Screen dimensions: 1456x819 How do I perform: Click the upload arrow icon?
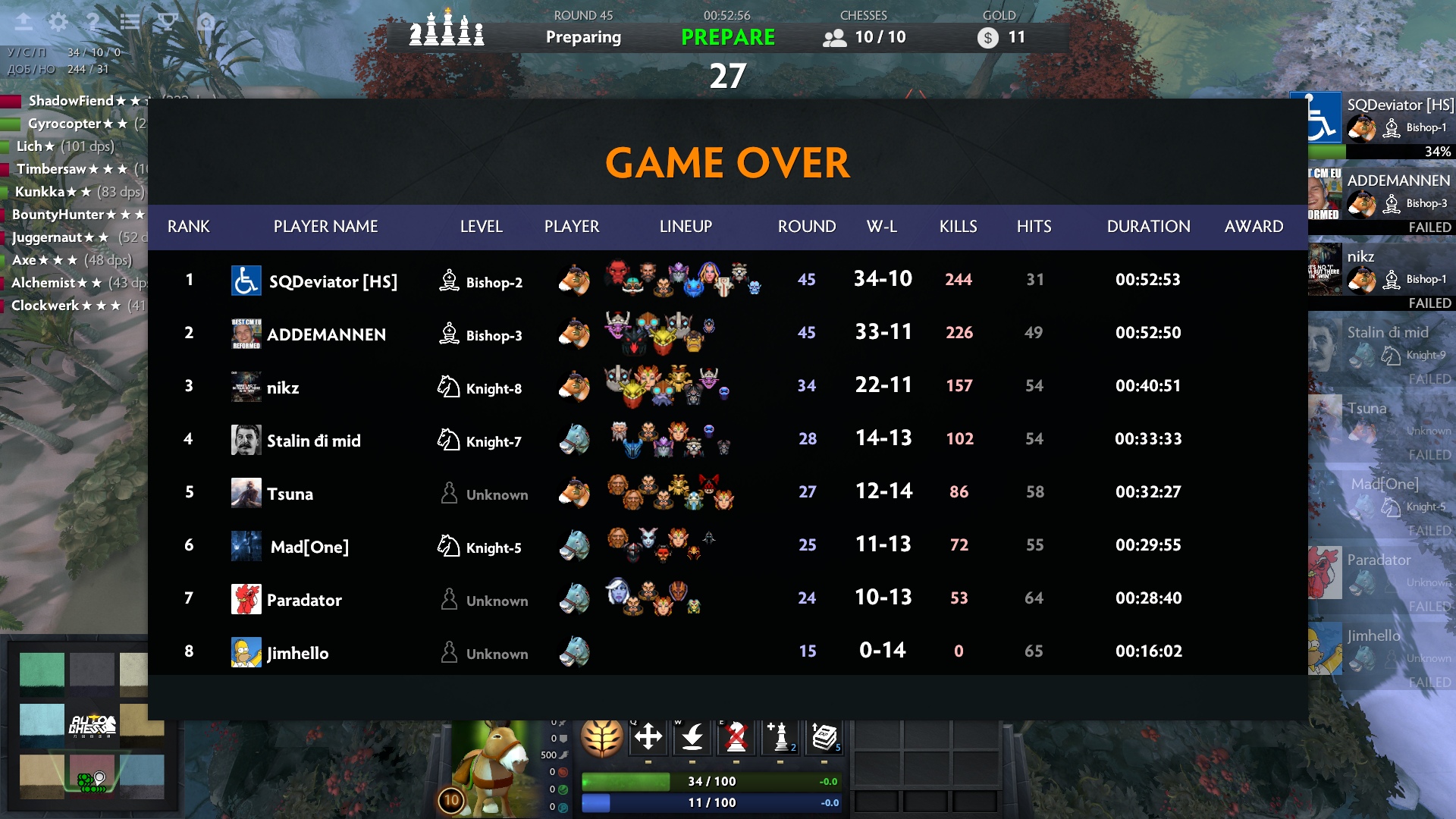24,22
